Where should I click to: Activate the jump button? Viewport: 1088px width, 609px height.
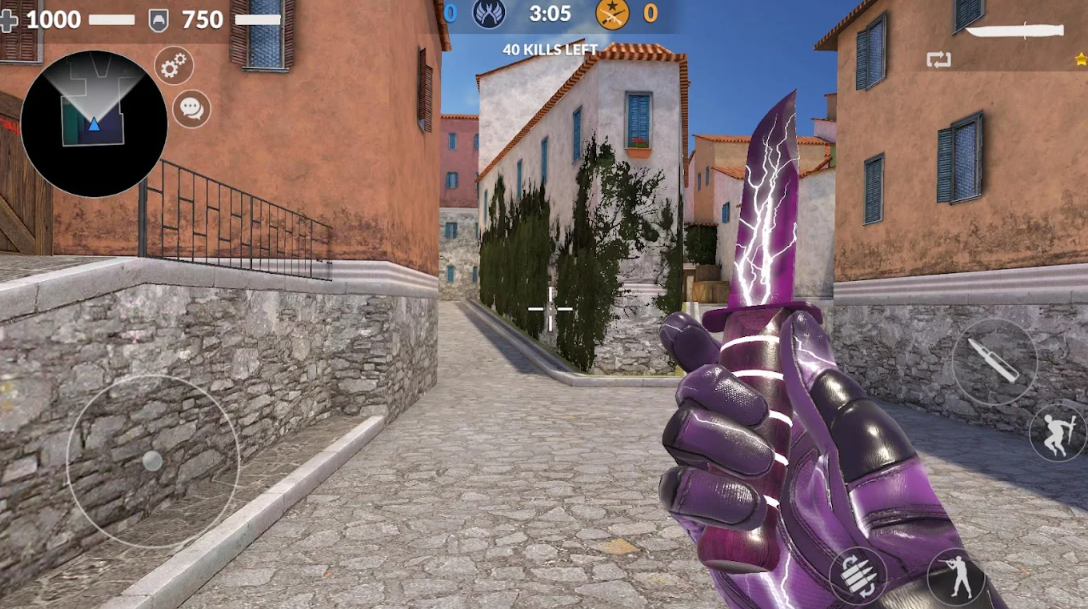click(x=1058, y=432)
